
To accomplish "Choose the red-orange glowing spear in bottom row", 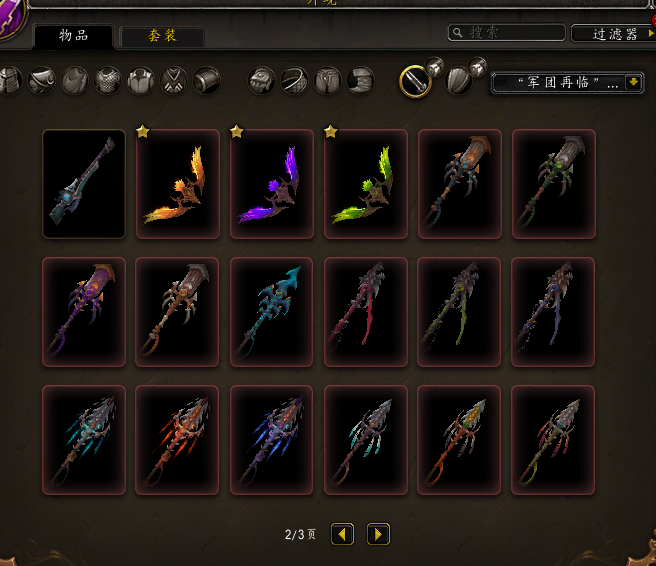I will pyautogui.click(x=178, y=440).
